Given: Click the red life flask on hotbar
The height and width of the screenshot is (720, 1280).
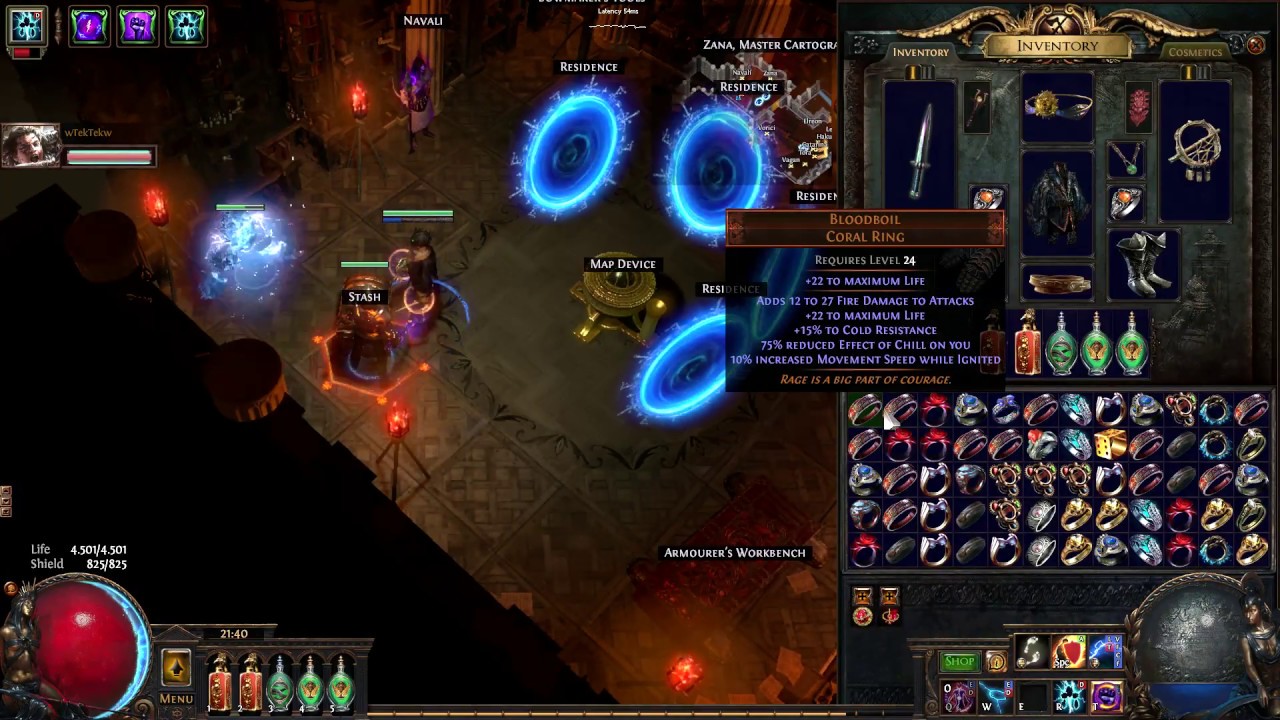Looking at the screenshot, I should coord(219,682).
